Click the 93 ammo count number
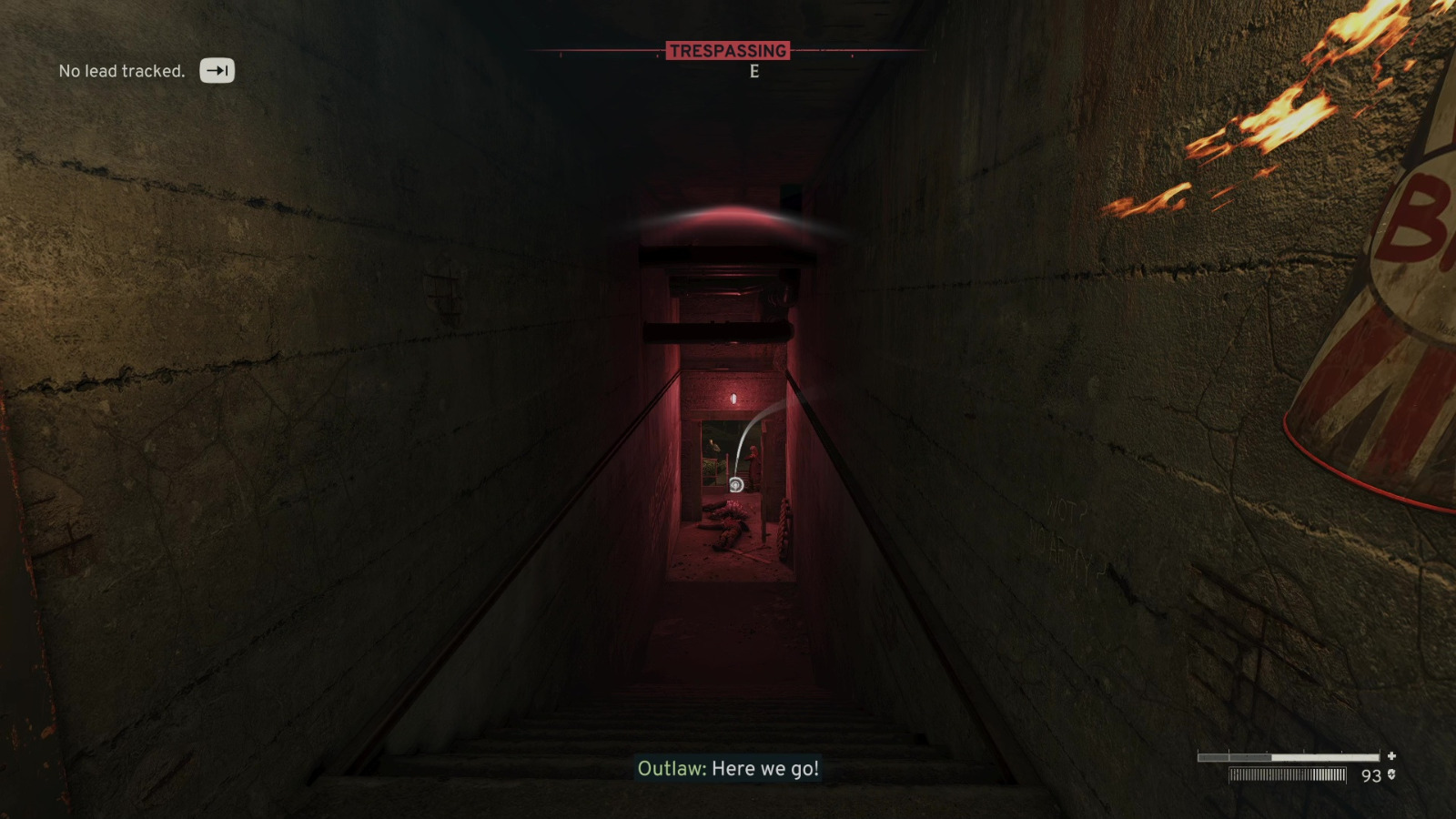 pyautogui.click(x=1370, y=774)
